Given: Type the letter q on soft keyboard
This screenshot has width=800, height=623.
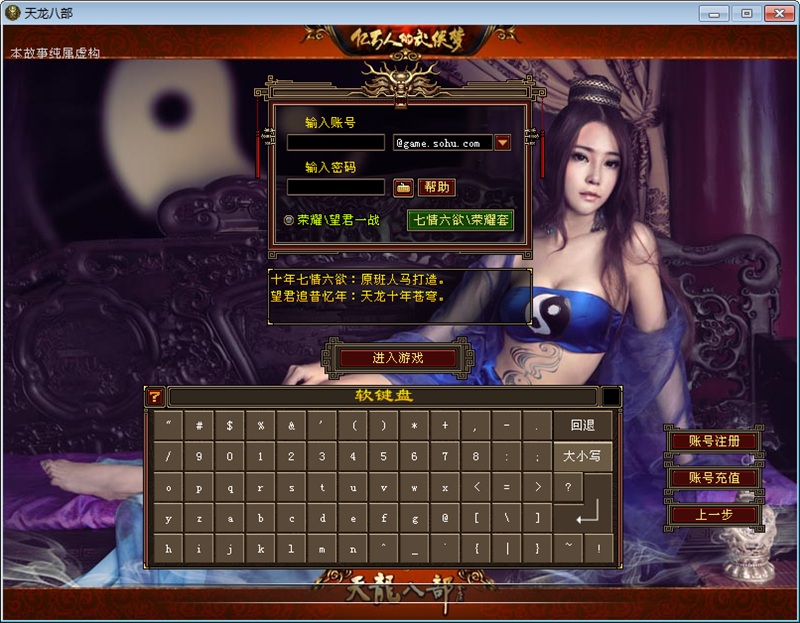Looking at the screenshot, I should 229,488.
